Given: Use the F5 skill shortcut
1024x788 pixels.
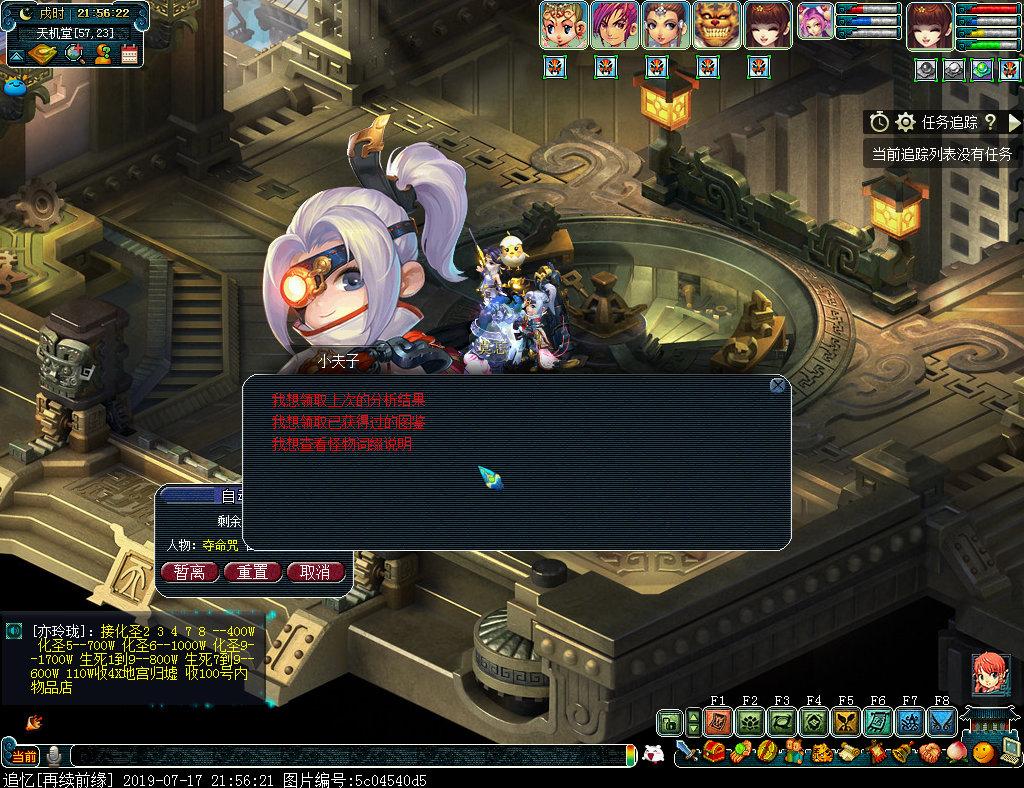Looking at the screenshot, I should pos(846,721).
